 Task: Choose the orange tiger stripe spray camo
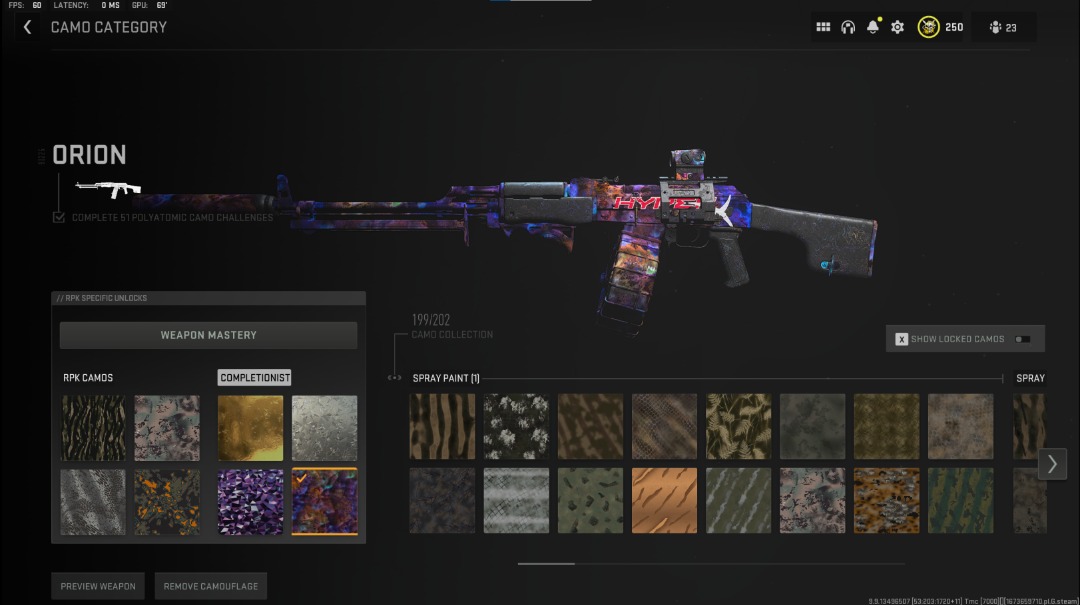[664, 500]
